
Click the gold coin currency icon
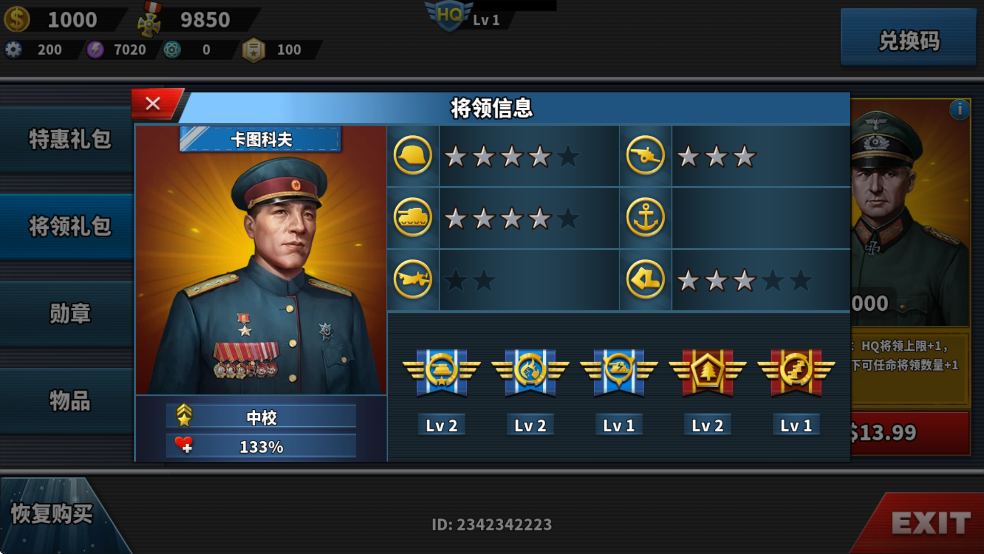[x=17, y=19]
